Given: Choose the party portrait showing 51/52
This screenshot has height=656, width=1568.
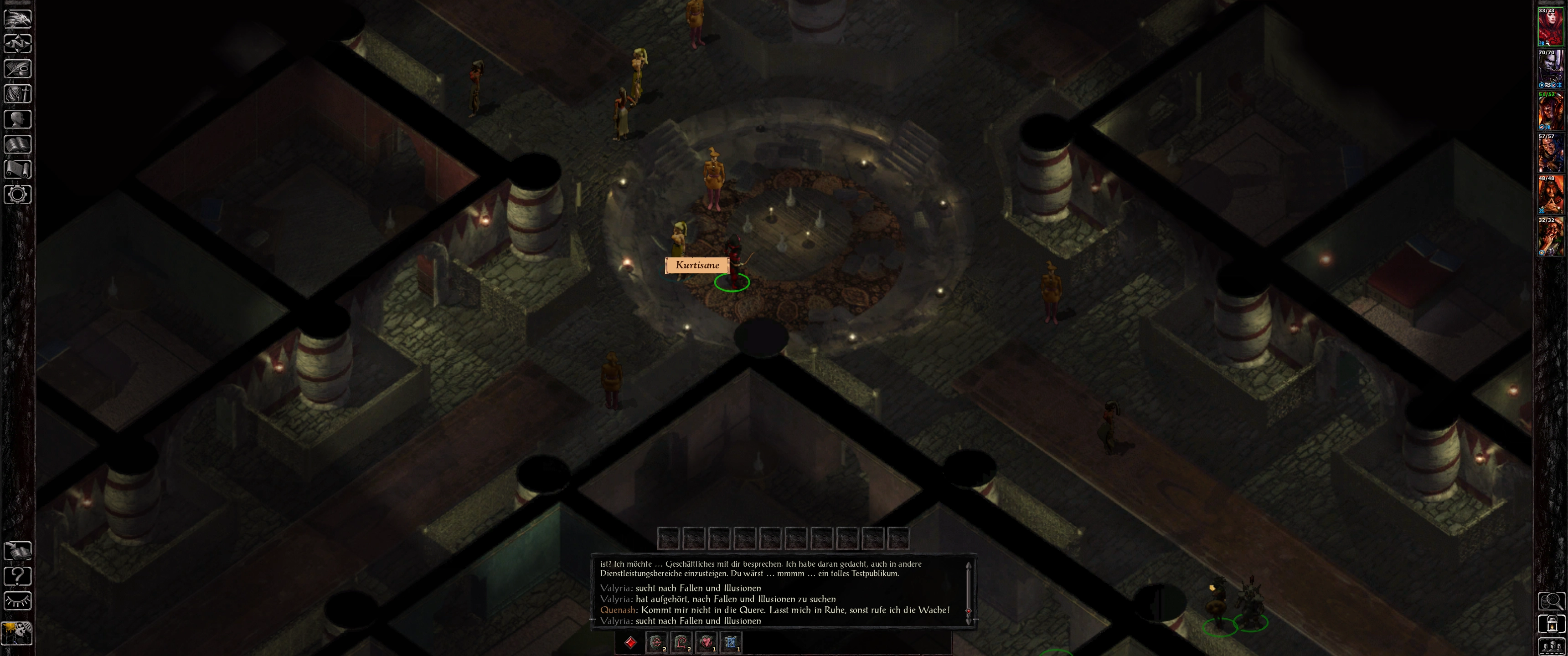Looking at the screenshot, I should pos(1550,111).
